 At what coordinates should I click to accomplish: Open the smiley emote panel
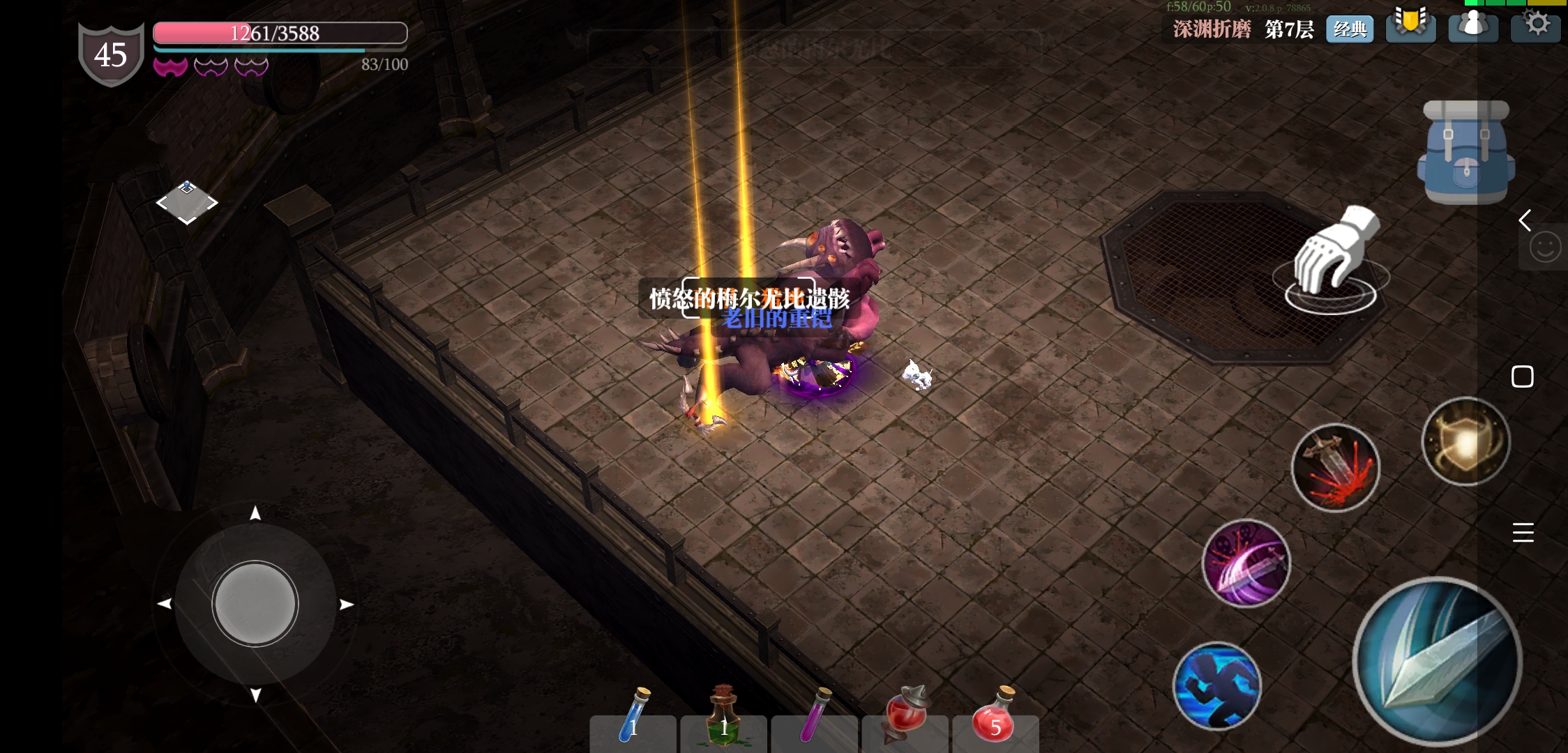[1544, 248]
